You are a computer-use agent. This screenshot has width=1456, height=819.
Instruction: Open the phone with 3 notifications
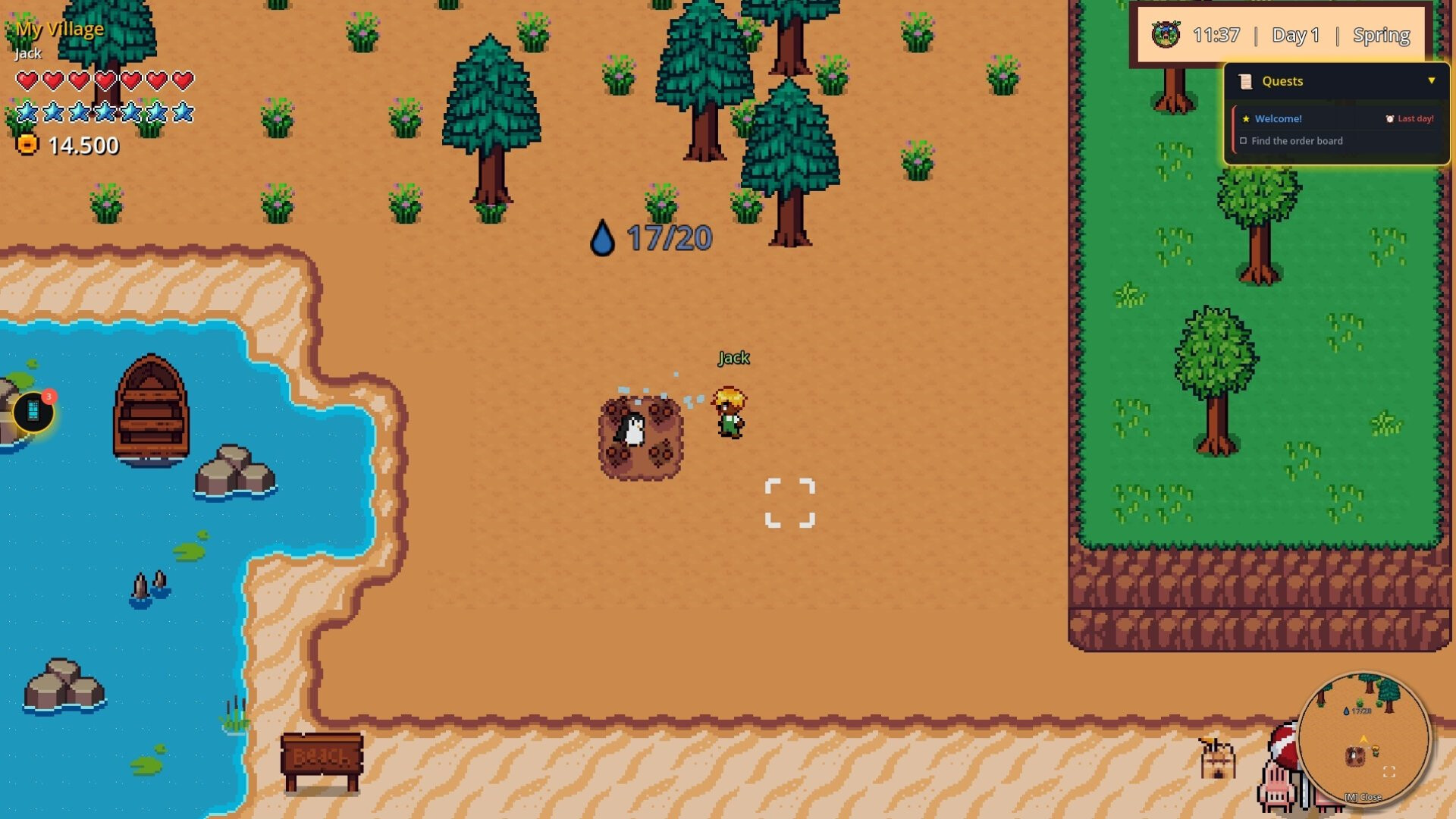tap(32, 409)
